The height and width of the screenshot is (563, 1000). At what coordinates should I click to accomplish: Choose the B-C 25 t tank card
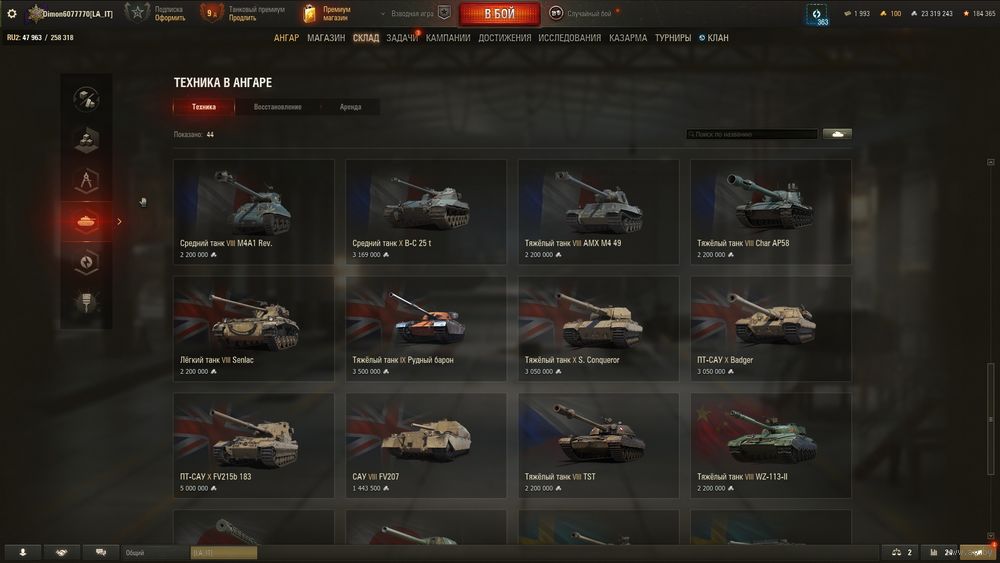coord(426,211)
